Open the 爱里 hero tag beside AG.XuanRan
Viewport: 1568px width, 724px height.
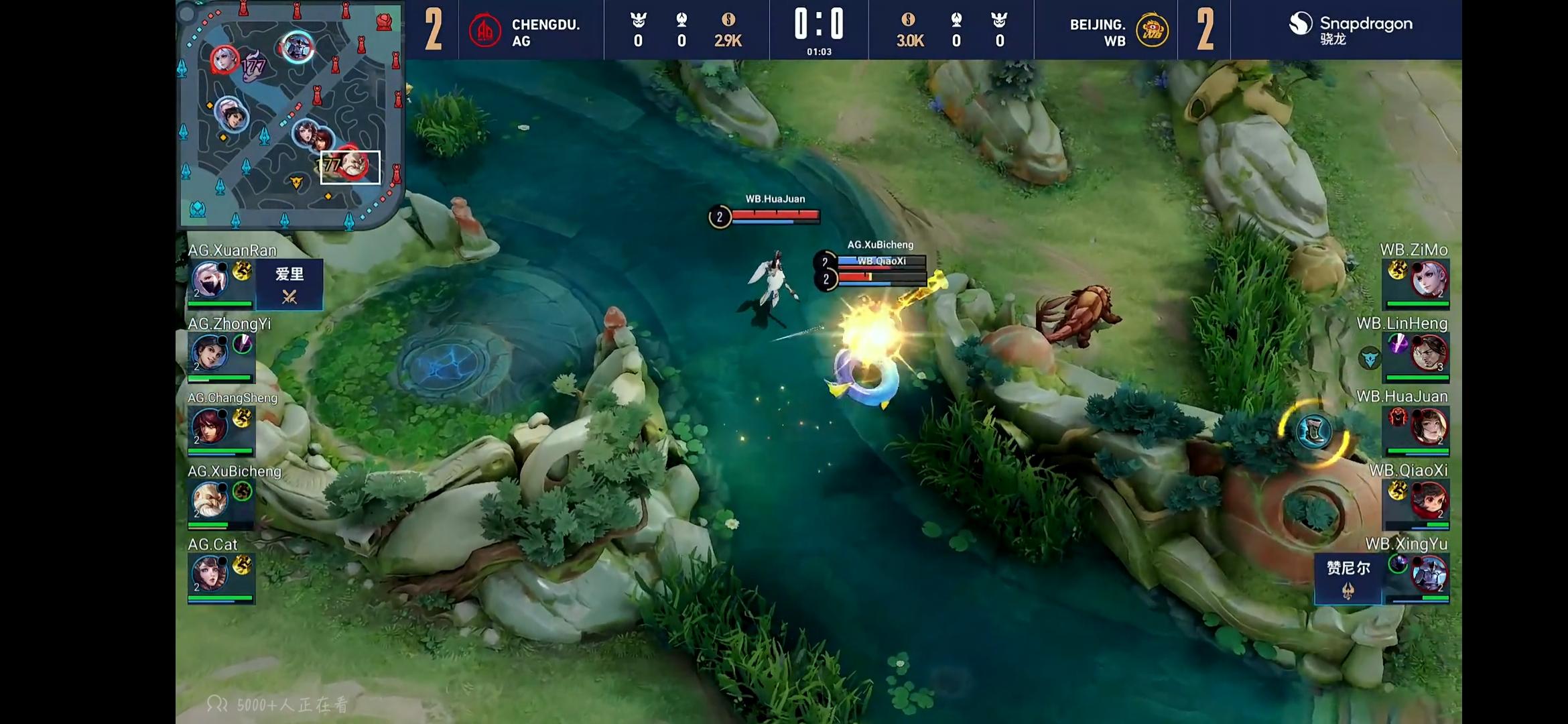coord(289,284)
